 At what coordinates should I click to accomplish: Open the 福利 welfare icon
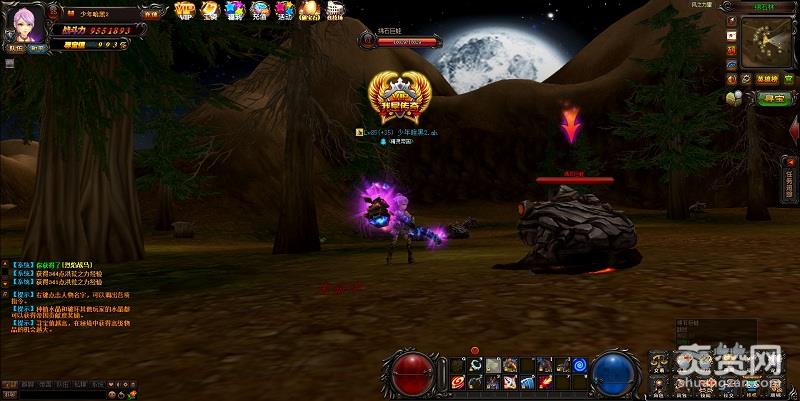click(234, 10)
